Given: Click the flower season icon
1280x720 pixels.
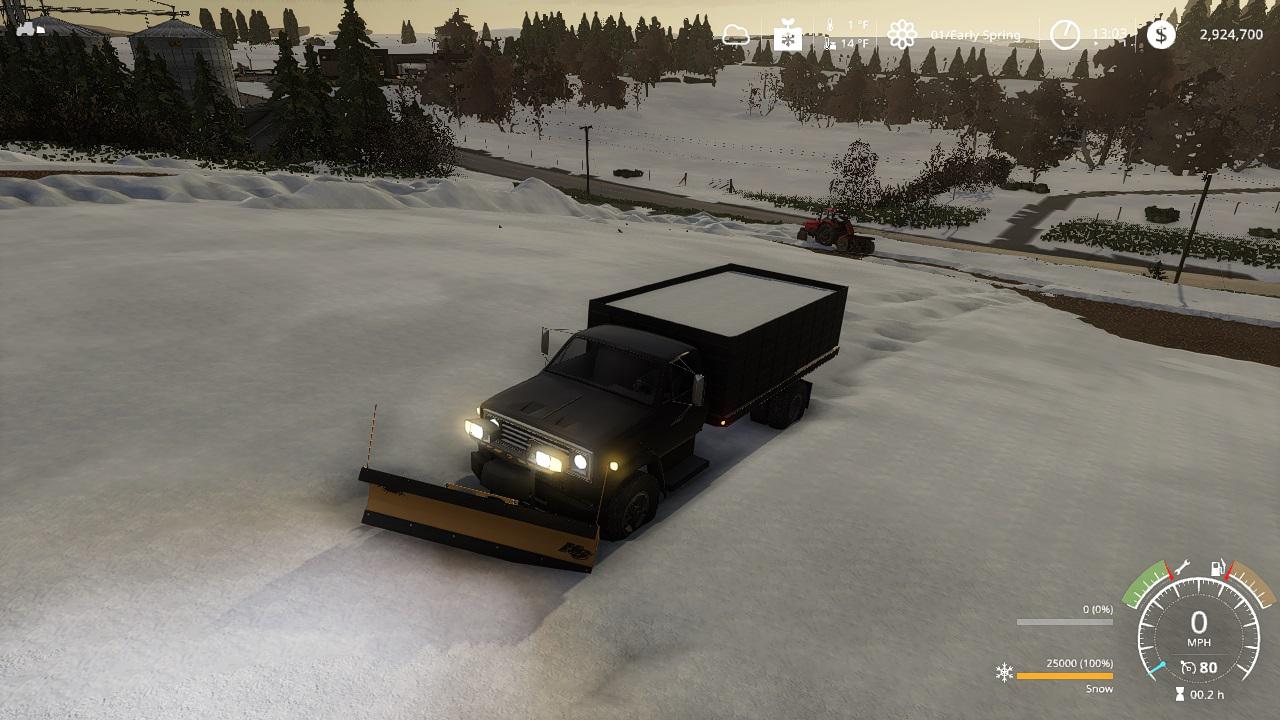Looking at the screenshot, I should 902,35.
